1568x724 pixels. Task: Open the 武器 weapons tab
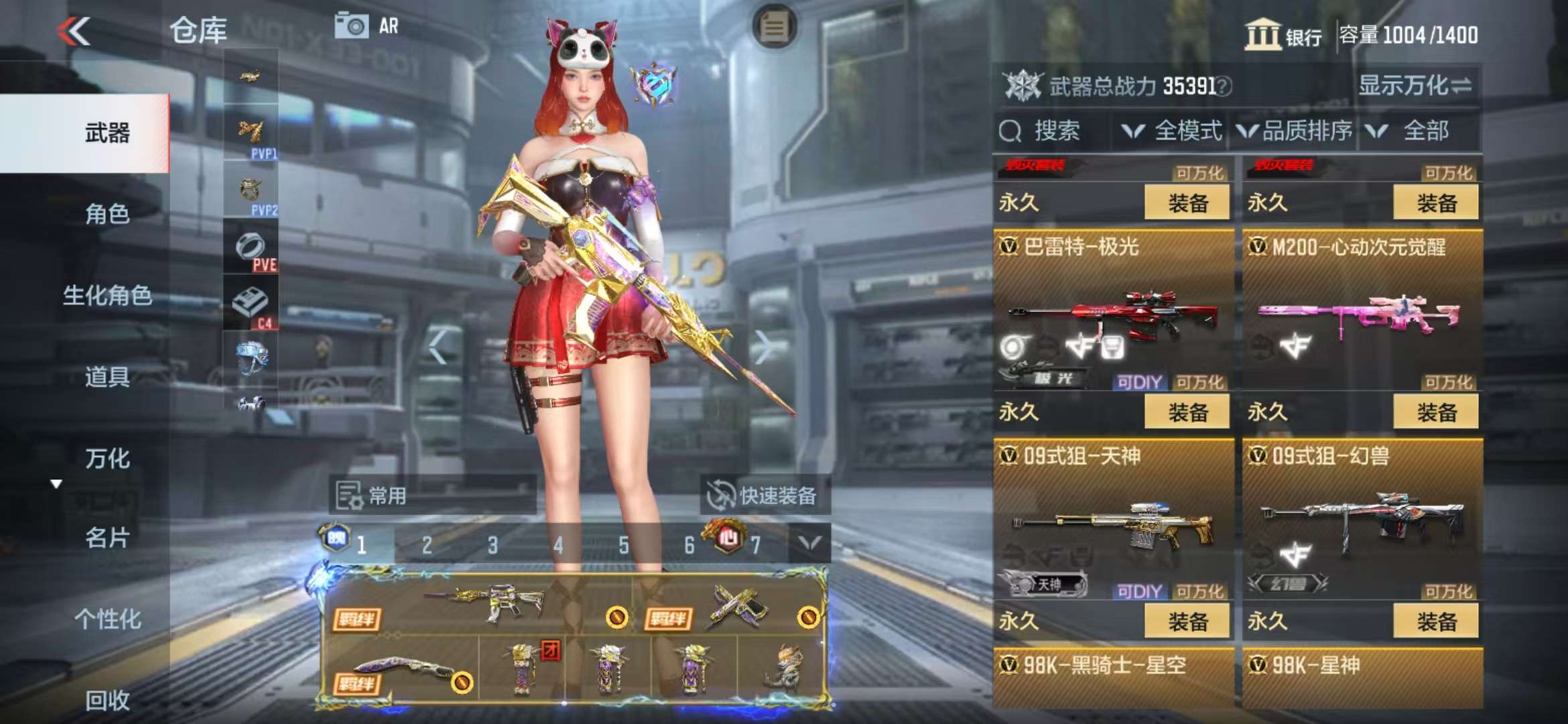[x=107, y=133]
